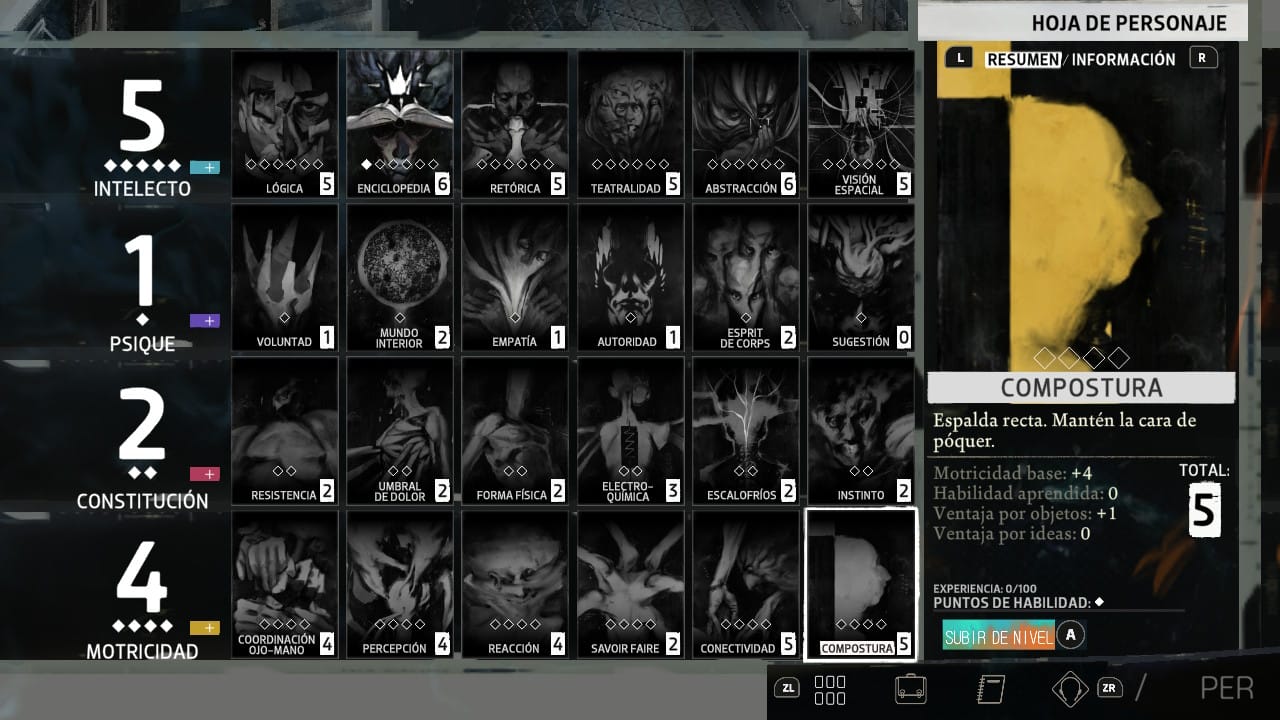This screenshot has height=720, width=1280.
Task: Pick the Voluntad skill card
Action: point(285,277)
